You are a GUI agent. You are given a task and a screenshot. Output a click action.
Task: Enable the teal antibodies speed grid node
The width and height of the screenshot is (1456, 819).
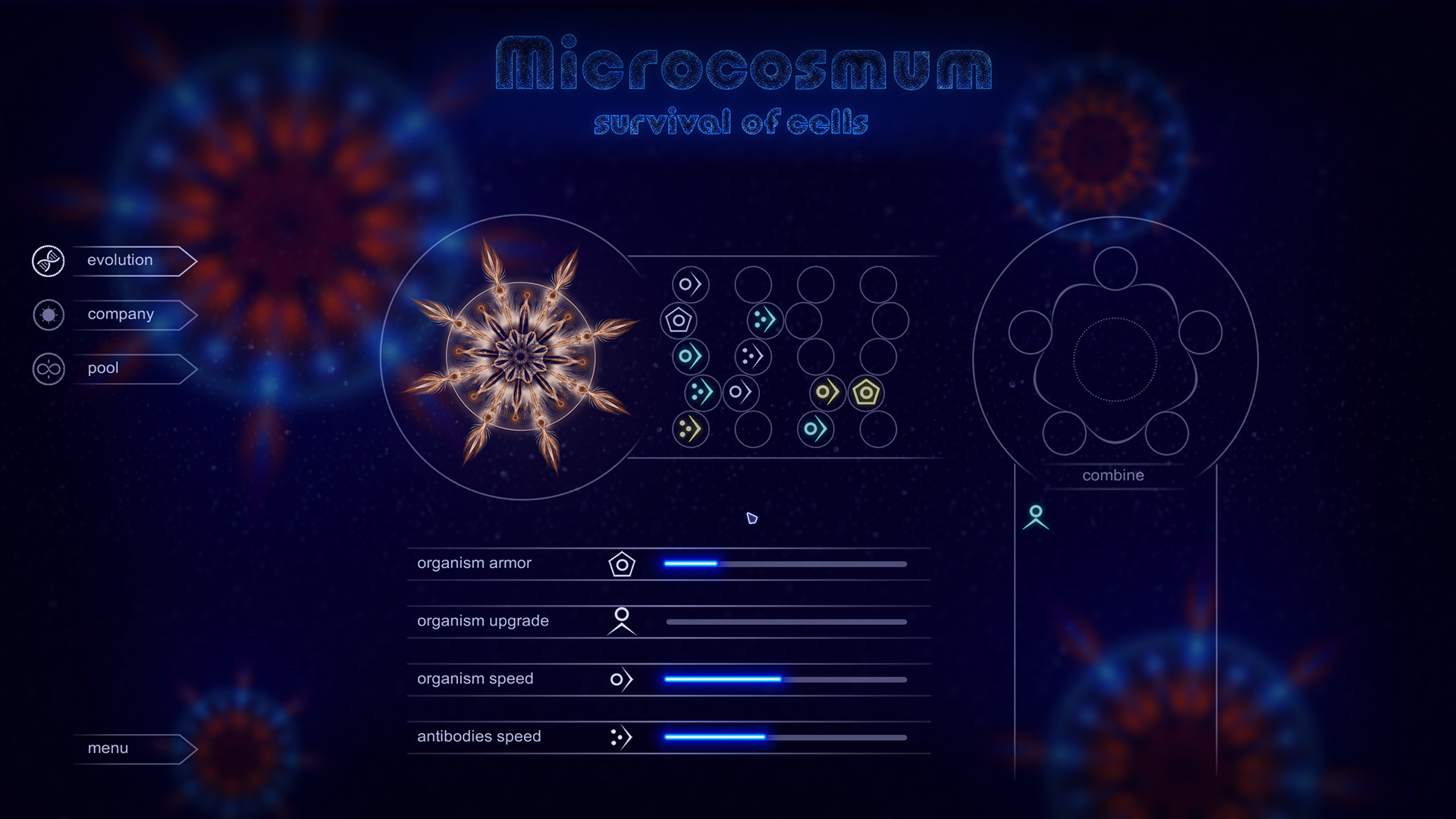tap(764, 319)
